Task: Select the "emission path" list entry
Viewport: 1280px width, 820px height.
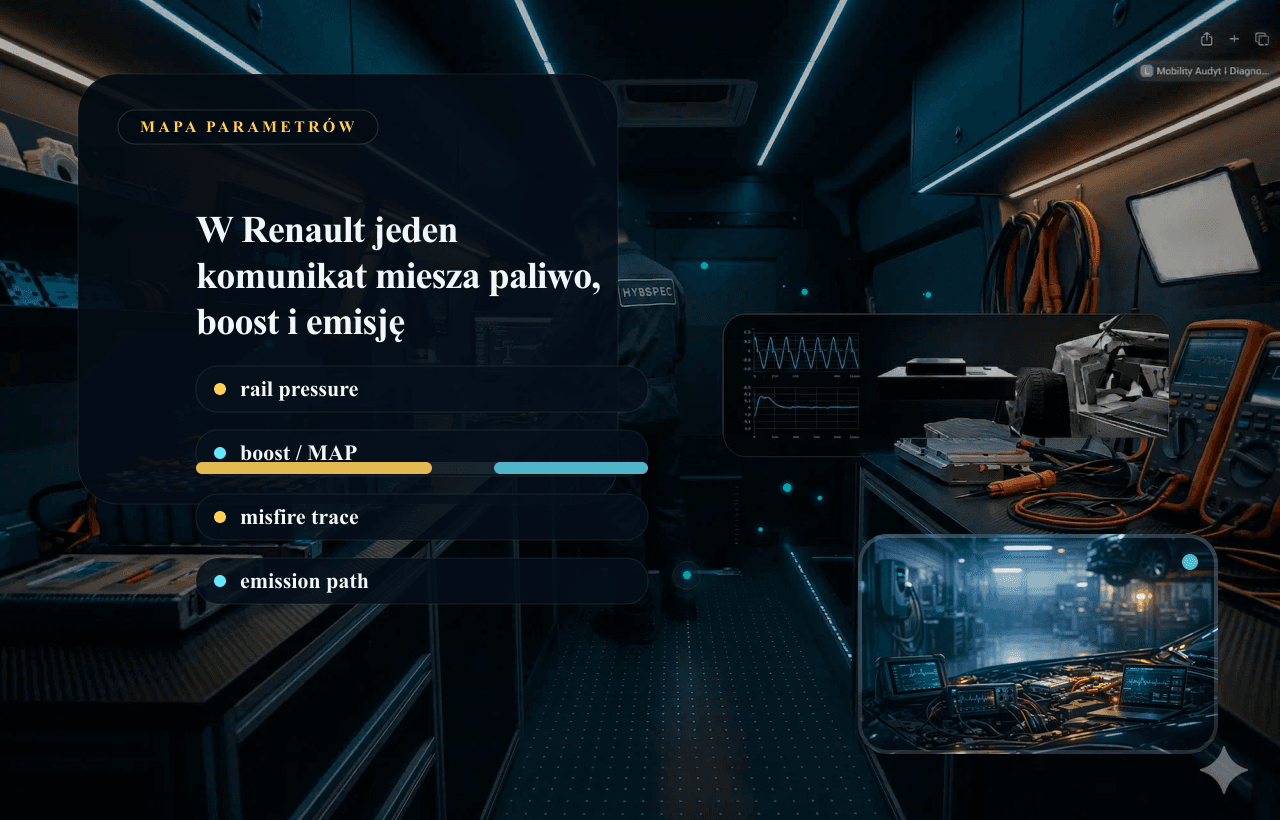Action: click(420, 581)
